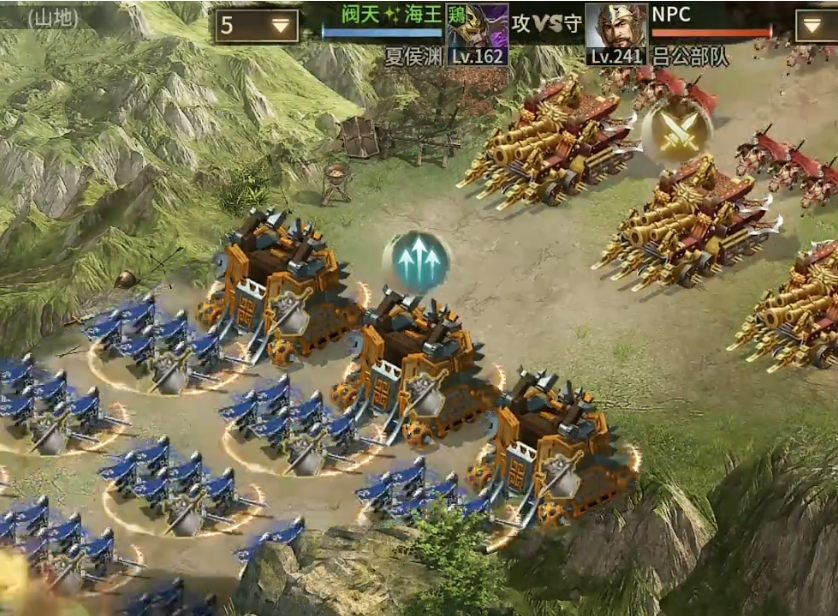Tap the crossed swords attack icon
The width and height of the screenshot is (838, 616).
[x=677, y=130]
